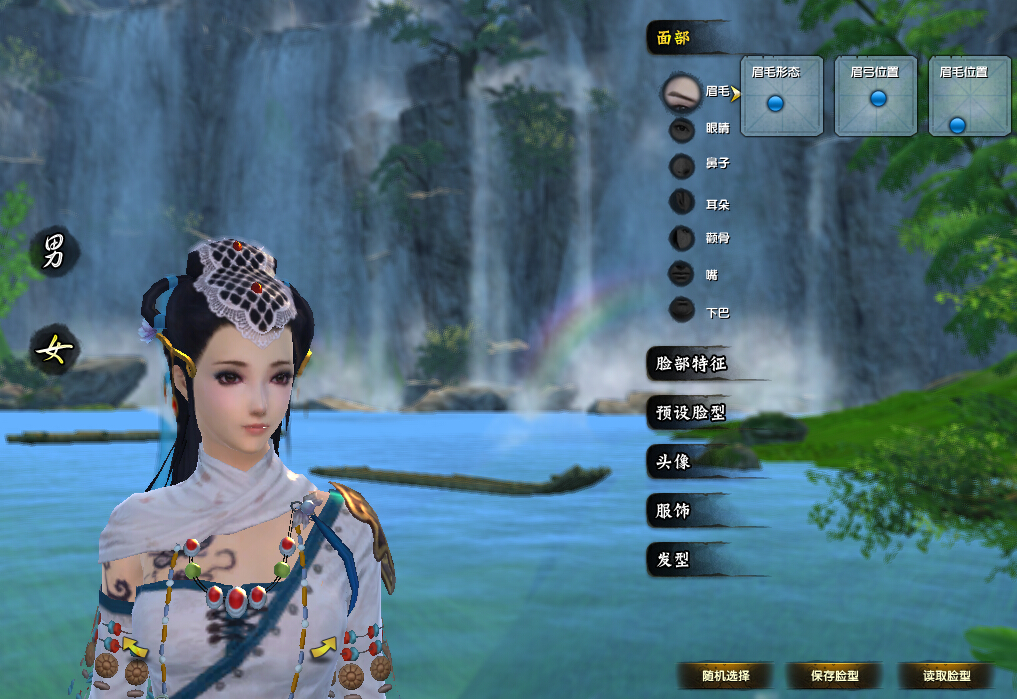
Task: Choose the 眼睛 eyes option
Action: 682,128
